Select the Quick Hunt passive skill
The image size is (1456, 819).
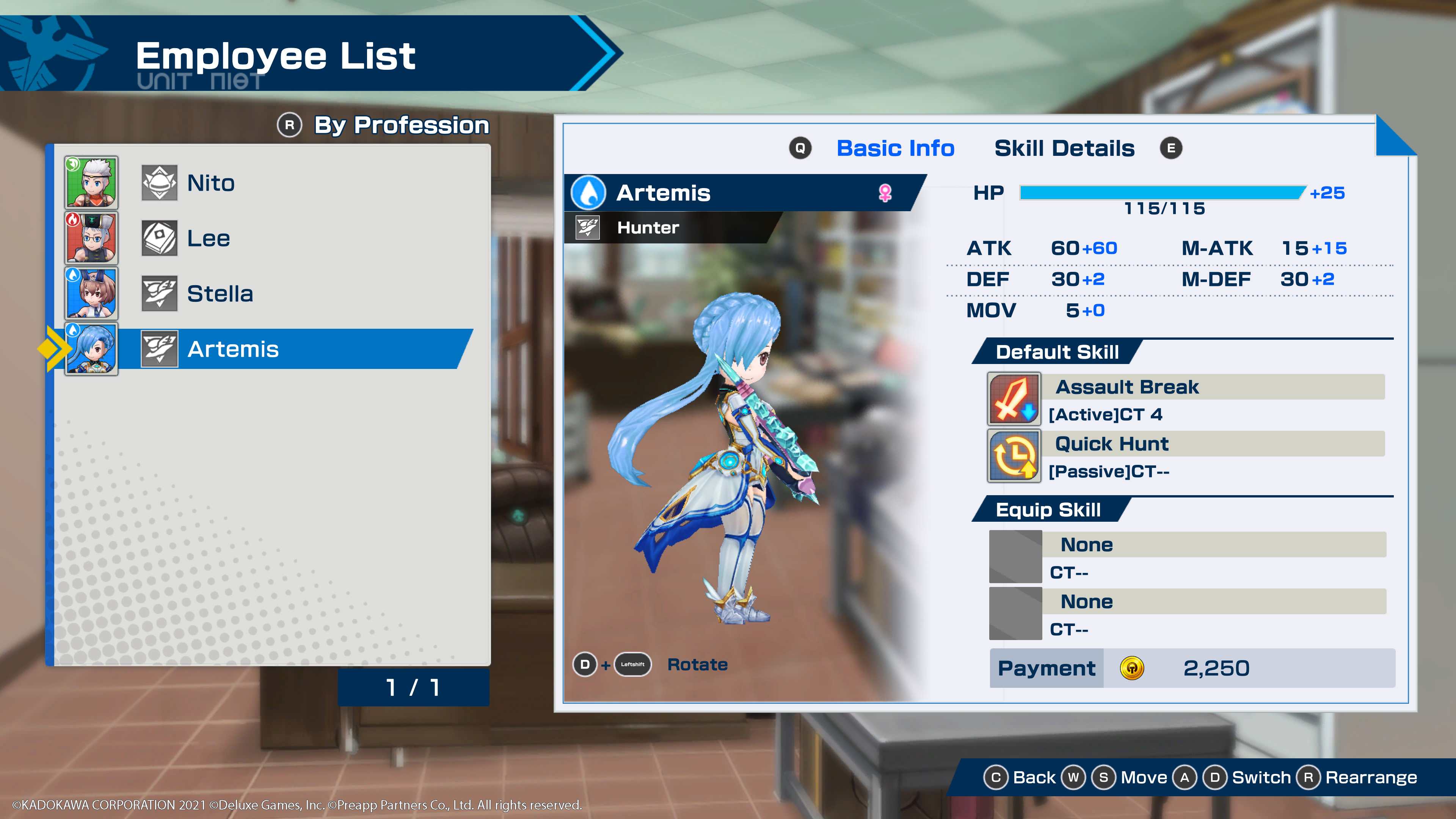pos(1112,444)
